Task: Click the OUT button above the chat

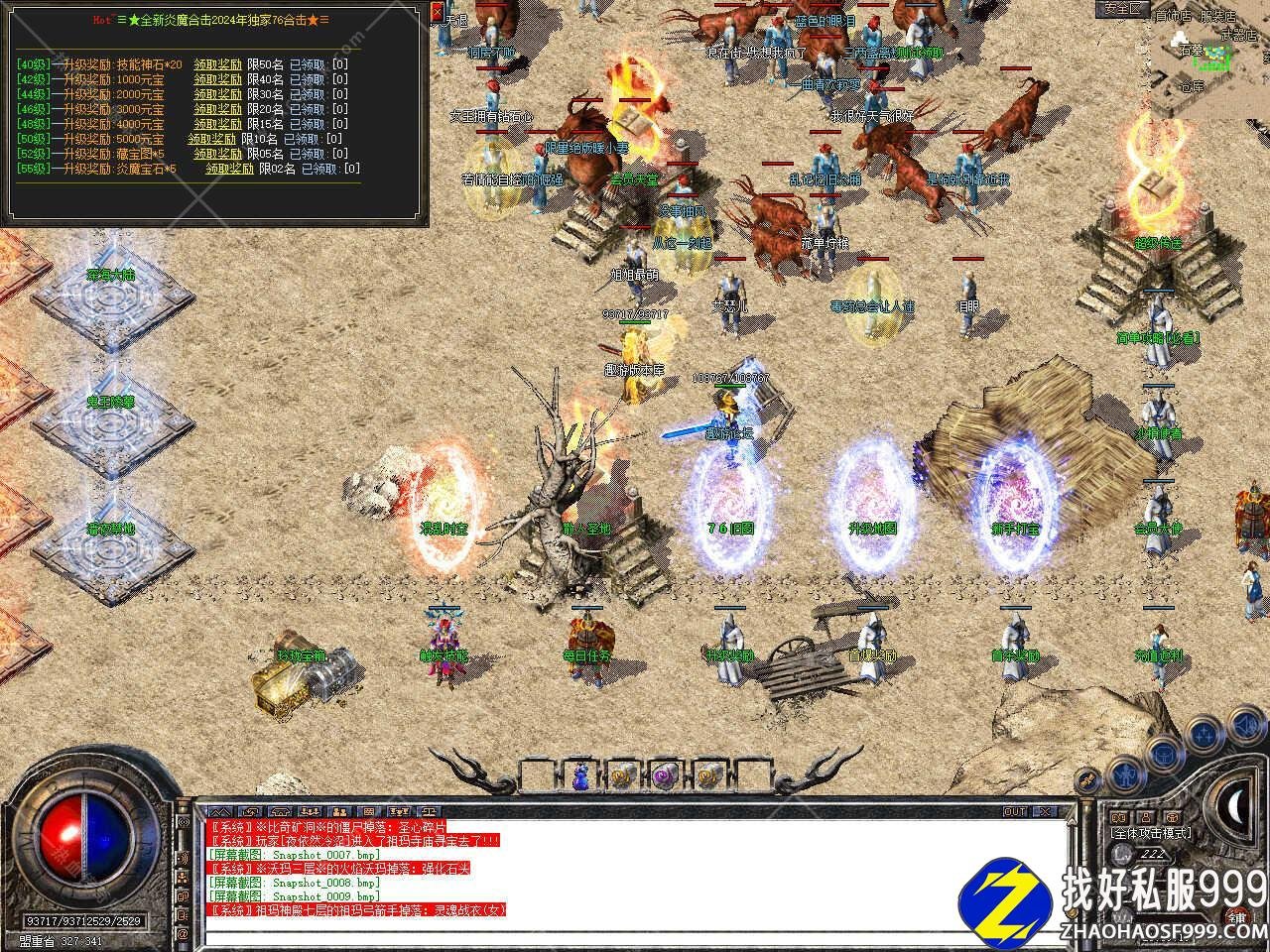Action: [1014, 811]
